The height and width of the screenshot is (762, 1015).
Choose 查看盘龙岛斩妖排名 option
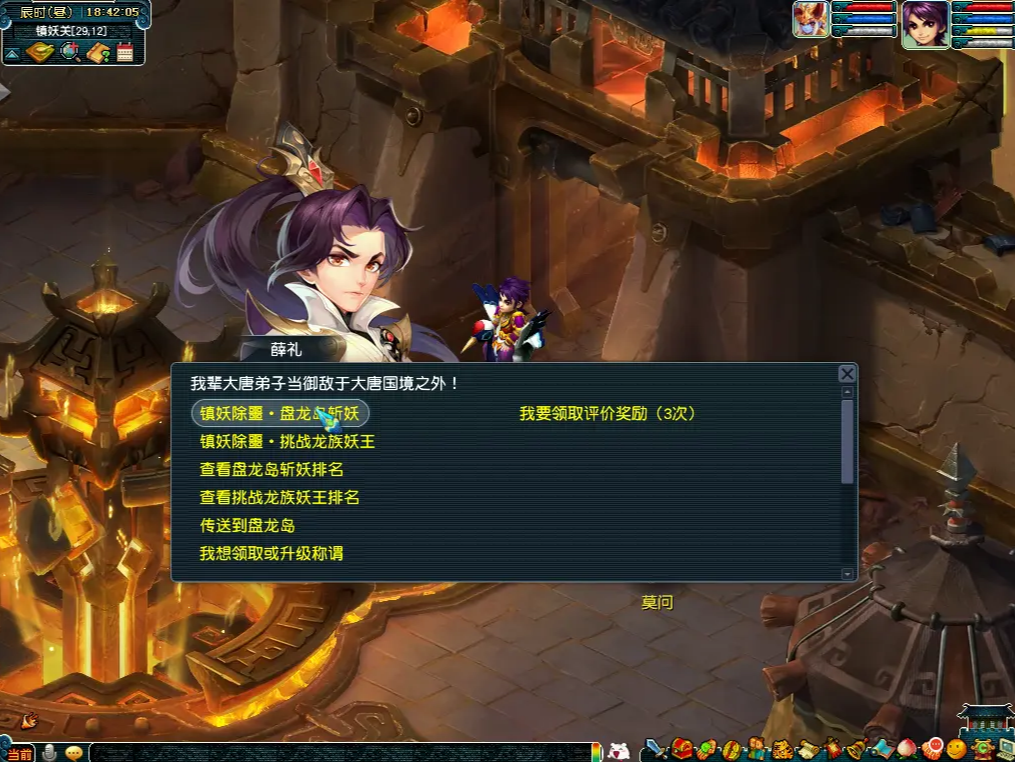click(271, 469)
